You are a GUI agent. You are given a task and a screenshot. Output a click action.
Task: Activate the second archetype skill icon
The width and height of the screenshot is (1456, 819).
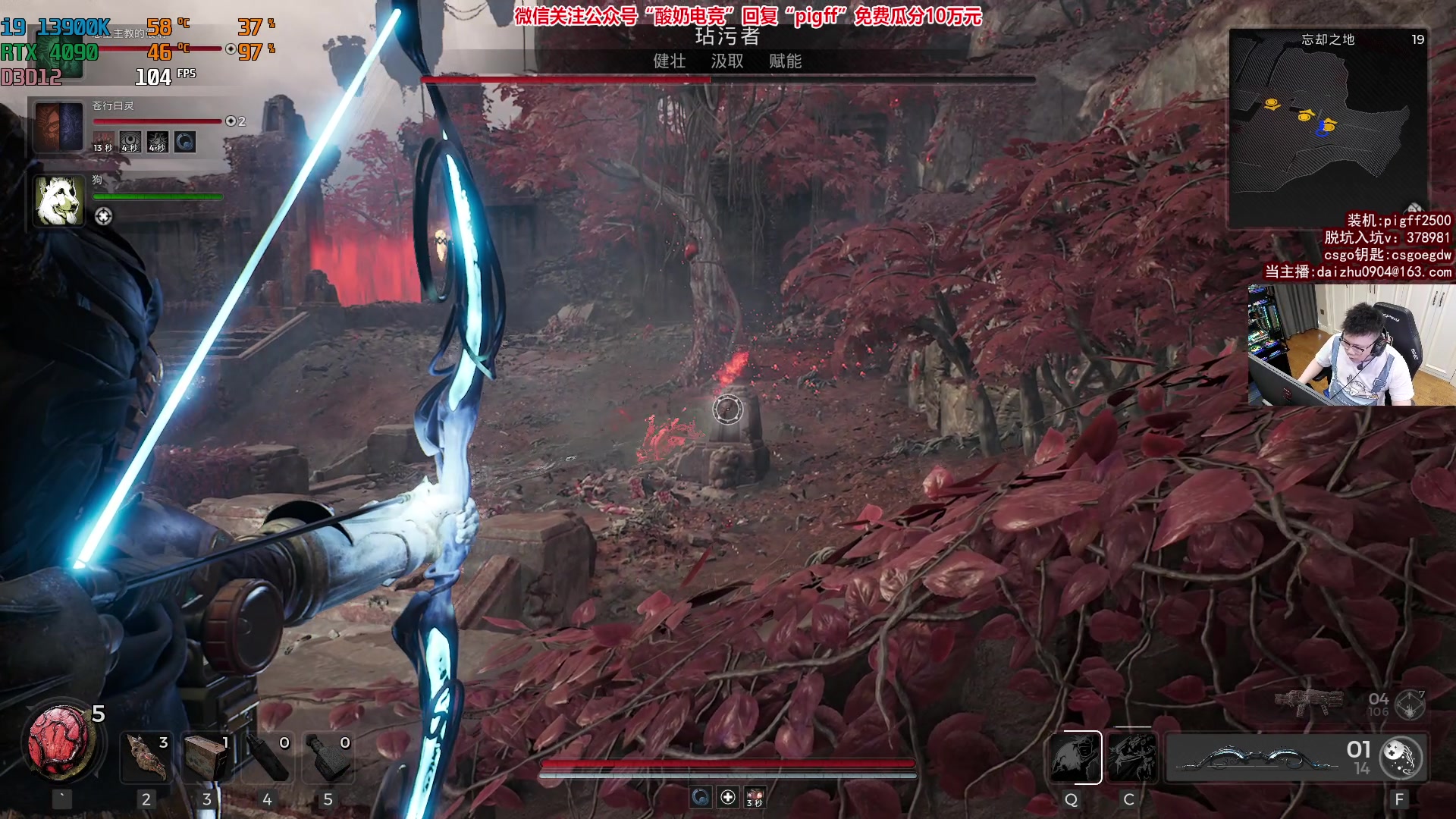click(x=1131, y=757)
